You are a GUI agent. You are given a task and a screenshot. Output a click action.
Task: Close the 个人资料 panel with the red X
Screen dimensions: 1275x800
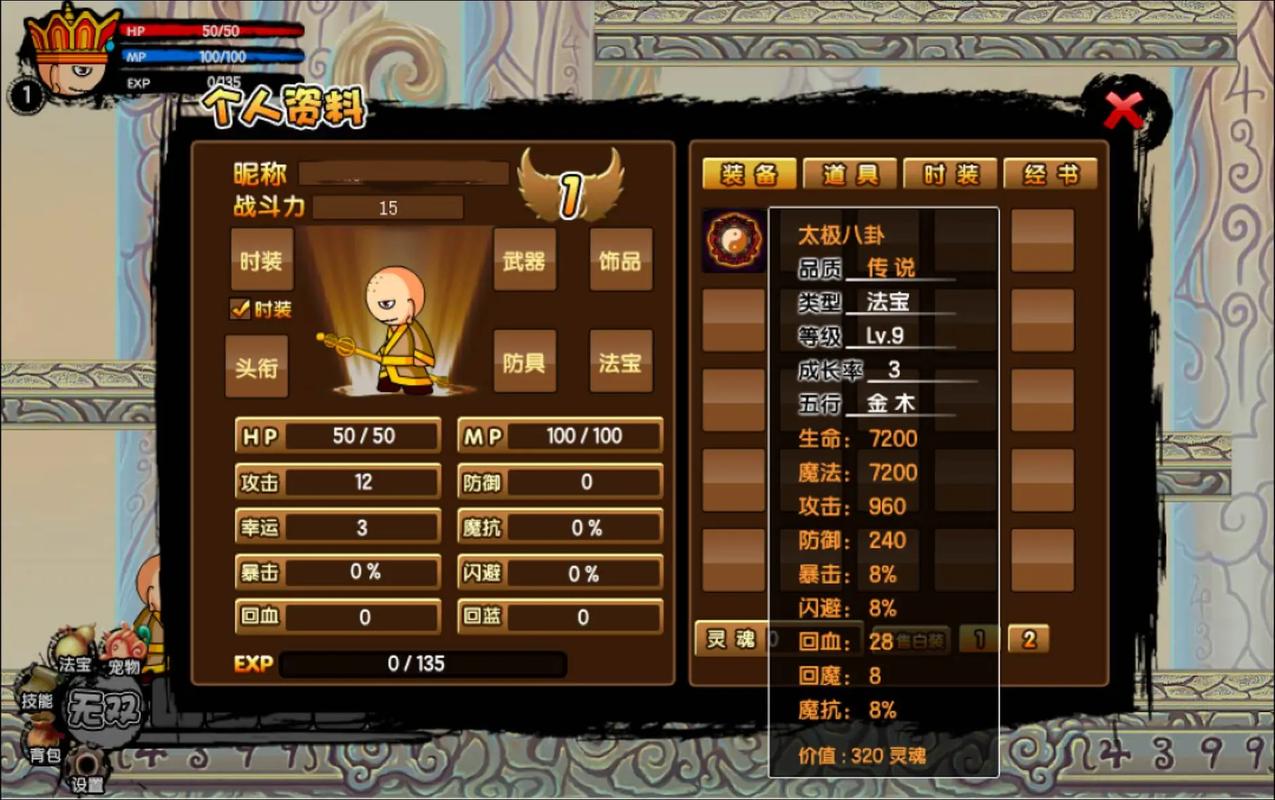coord(1123,110)
